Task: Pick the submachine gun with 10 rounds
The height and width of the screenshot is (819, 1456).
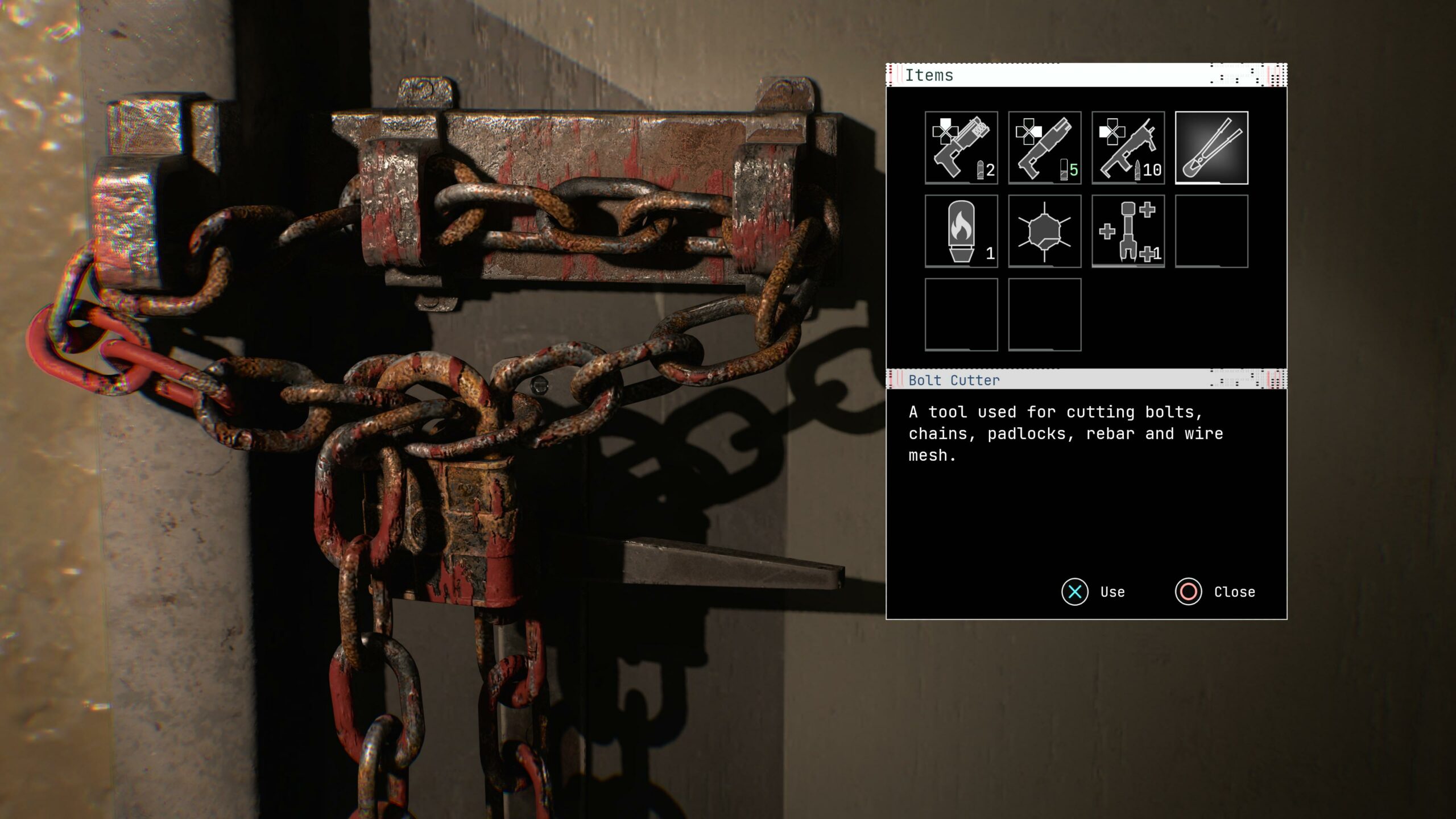Action: pos(1128,148)
